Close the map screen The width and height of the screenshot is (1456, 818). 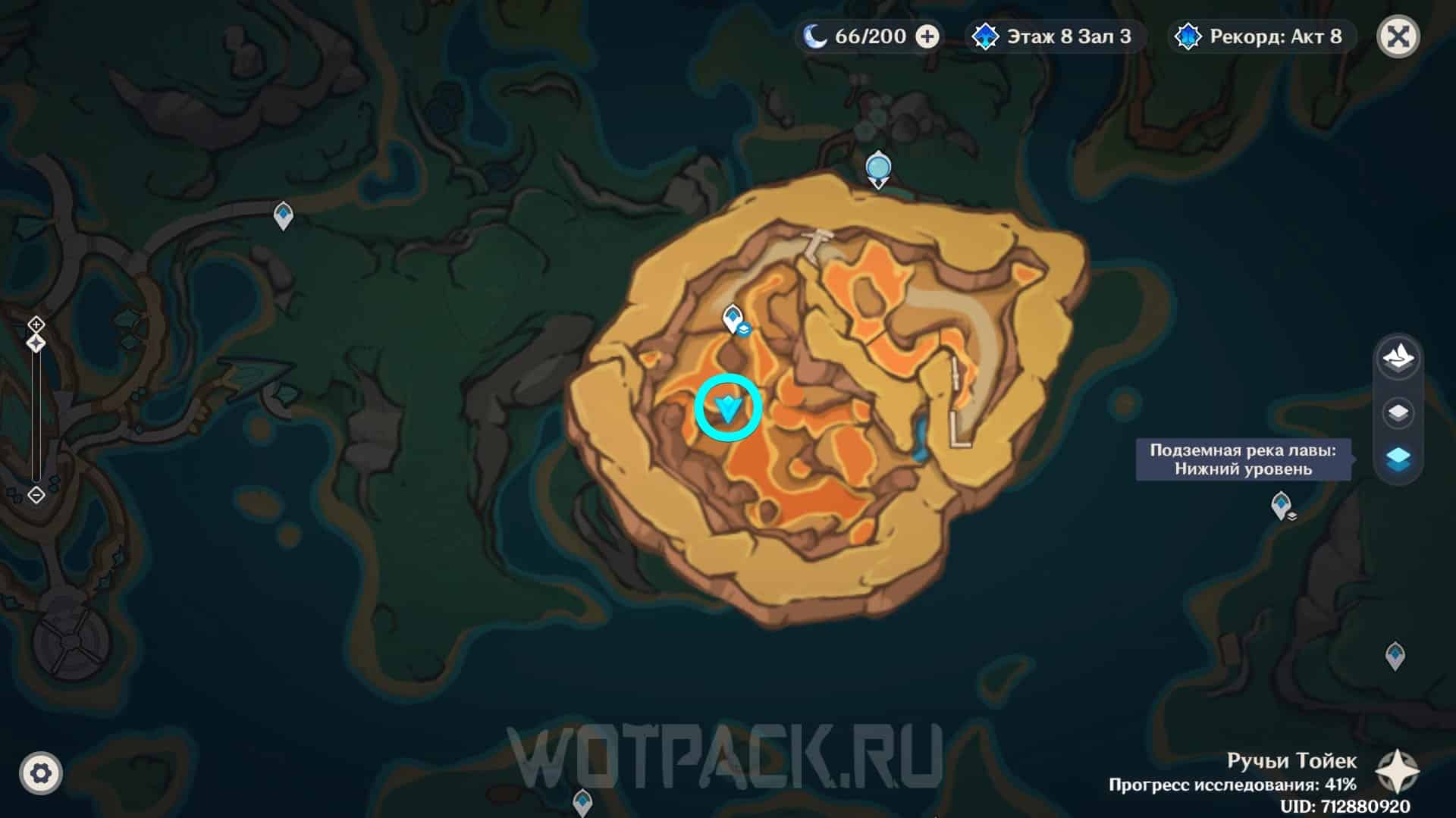(1398, 36)
